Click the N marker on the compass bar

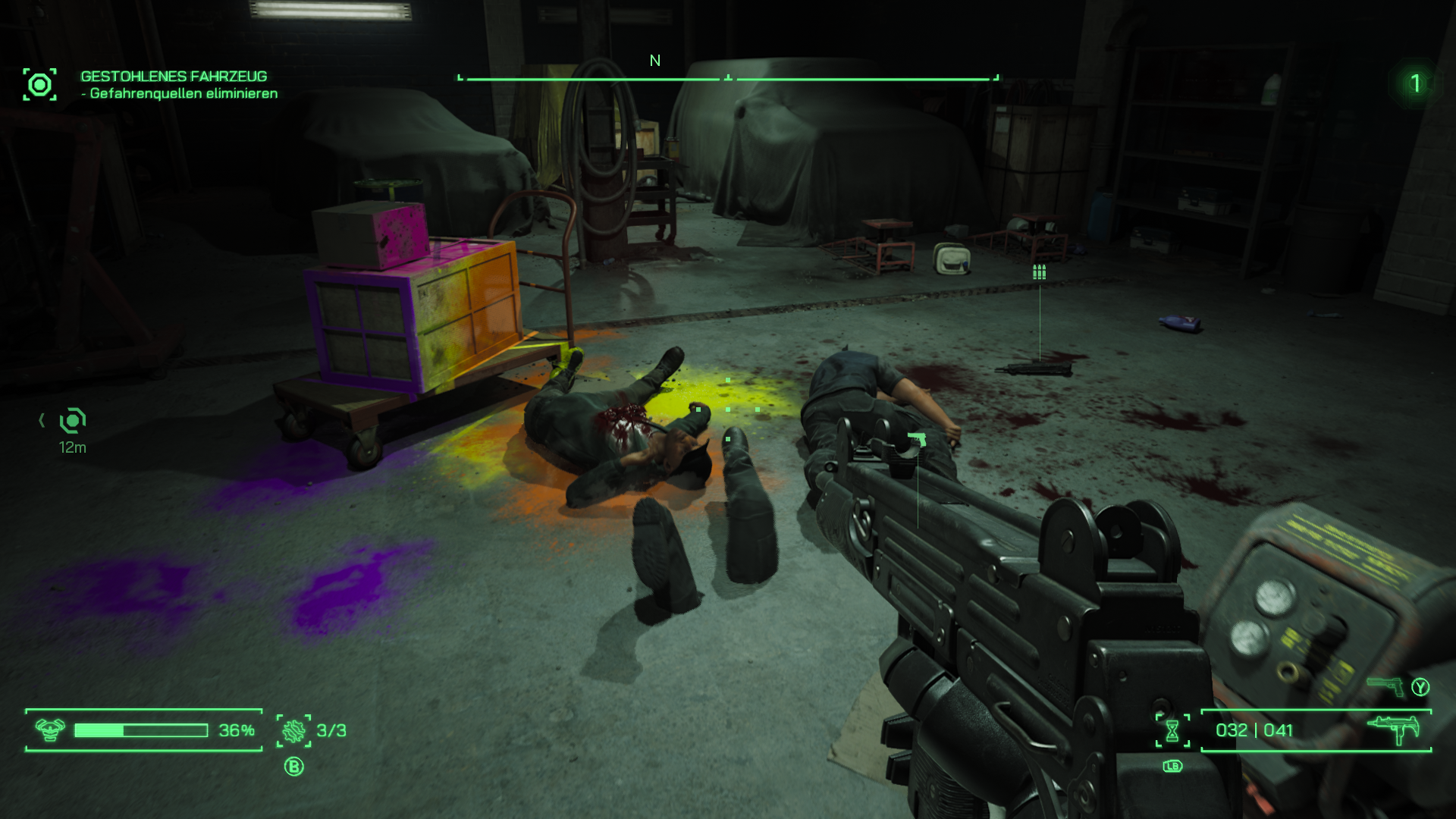click(654, 61)
